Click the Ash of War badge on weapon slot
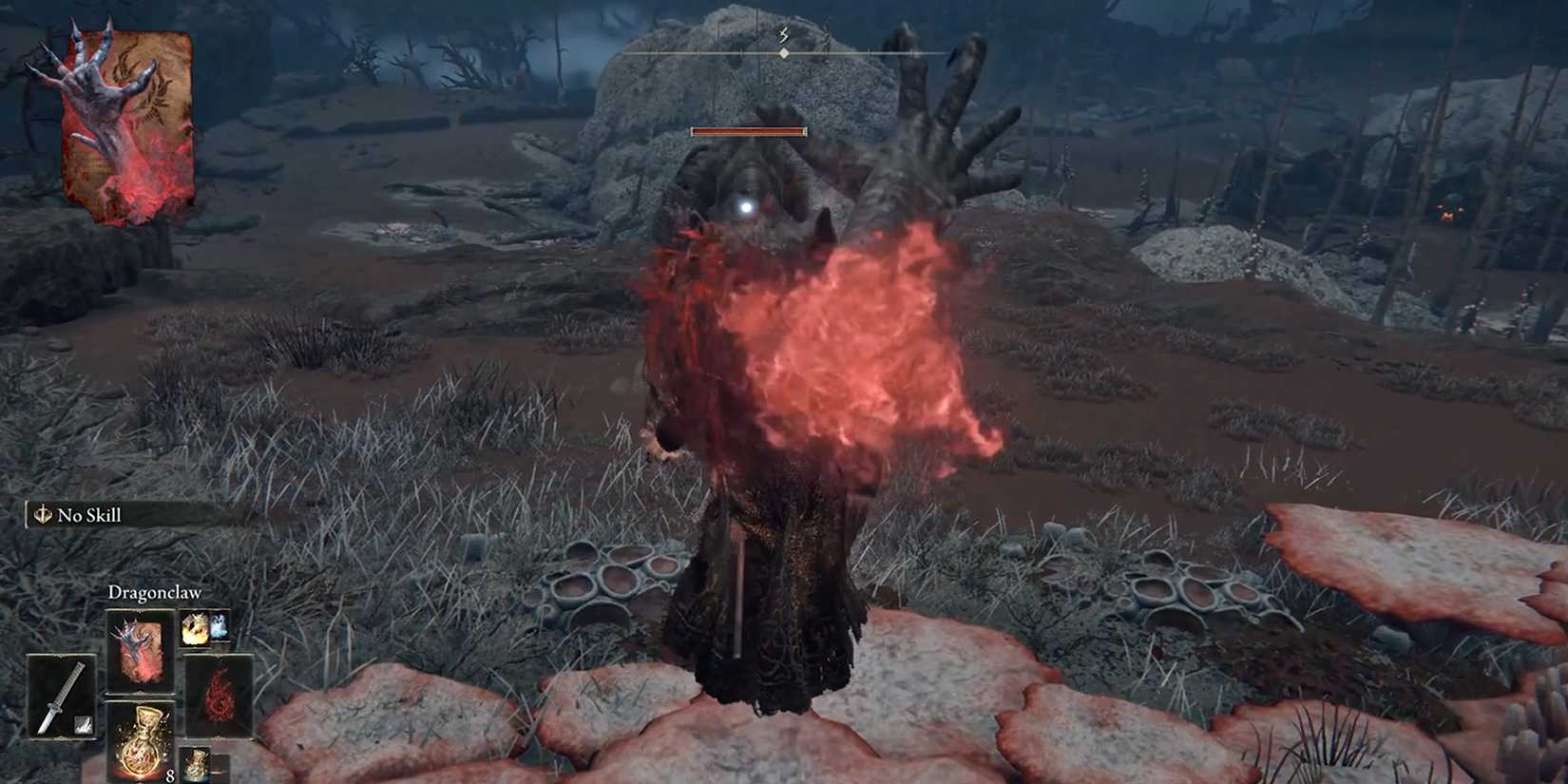This screenshot has height=784, width=1568. pos(83,724)
